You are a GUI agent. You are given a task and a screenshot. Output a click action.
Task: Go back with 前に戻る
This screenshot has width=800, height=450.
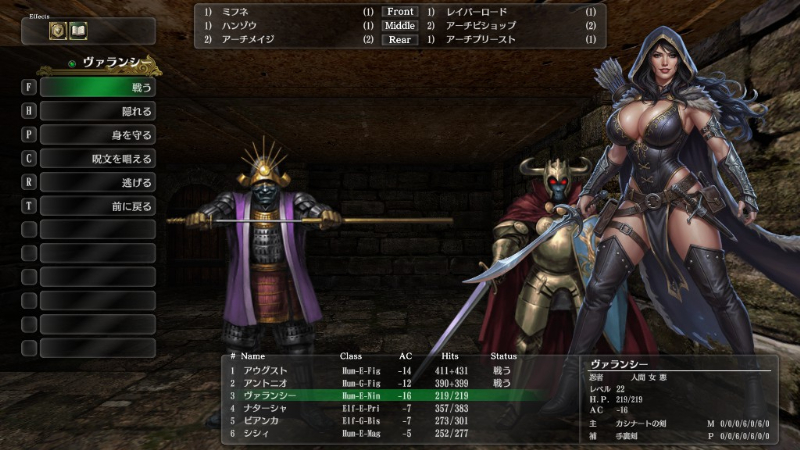[x=97, y=206]
